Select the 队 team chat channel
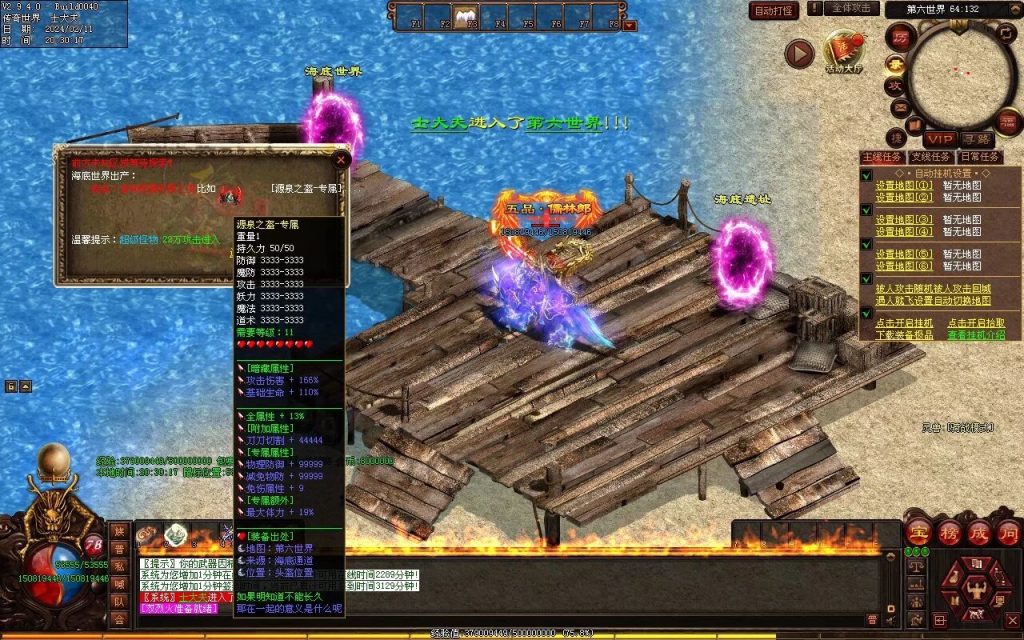 (119, 601)
